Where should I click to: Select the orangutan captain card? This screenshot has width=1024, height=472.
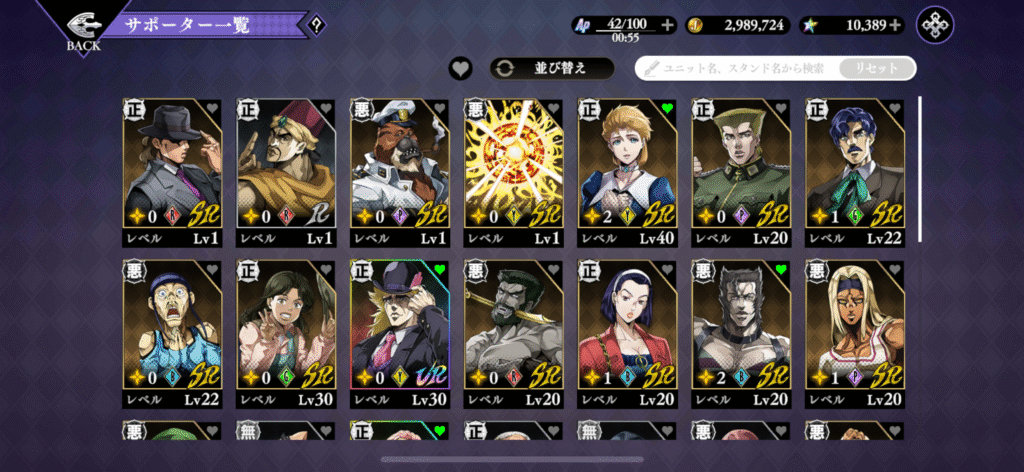click(399, 172)
